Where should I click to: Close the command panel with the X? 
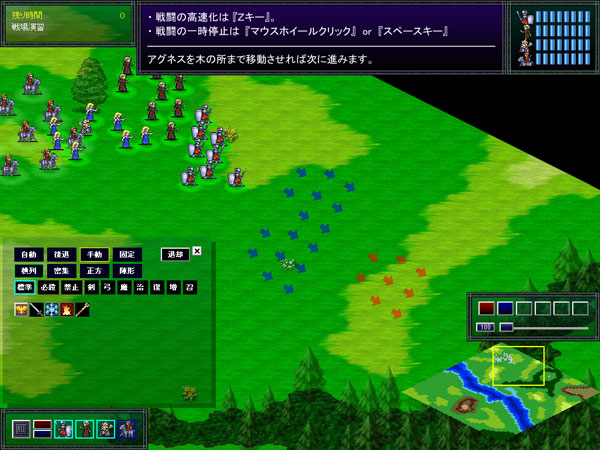[197, 251]
